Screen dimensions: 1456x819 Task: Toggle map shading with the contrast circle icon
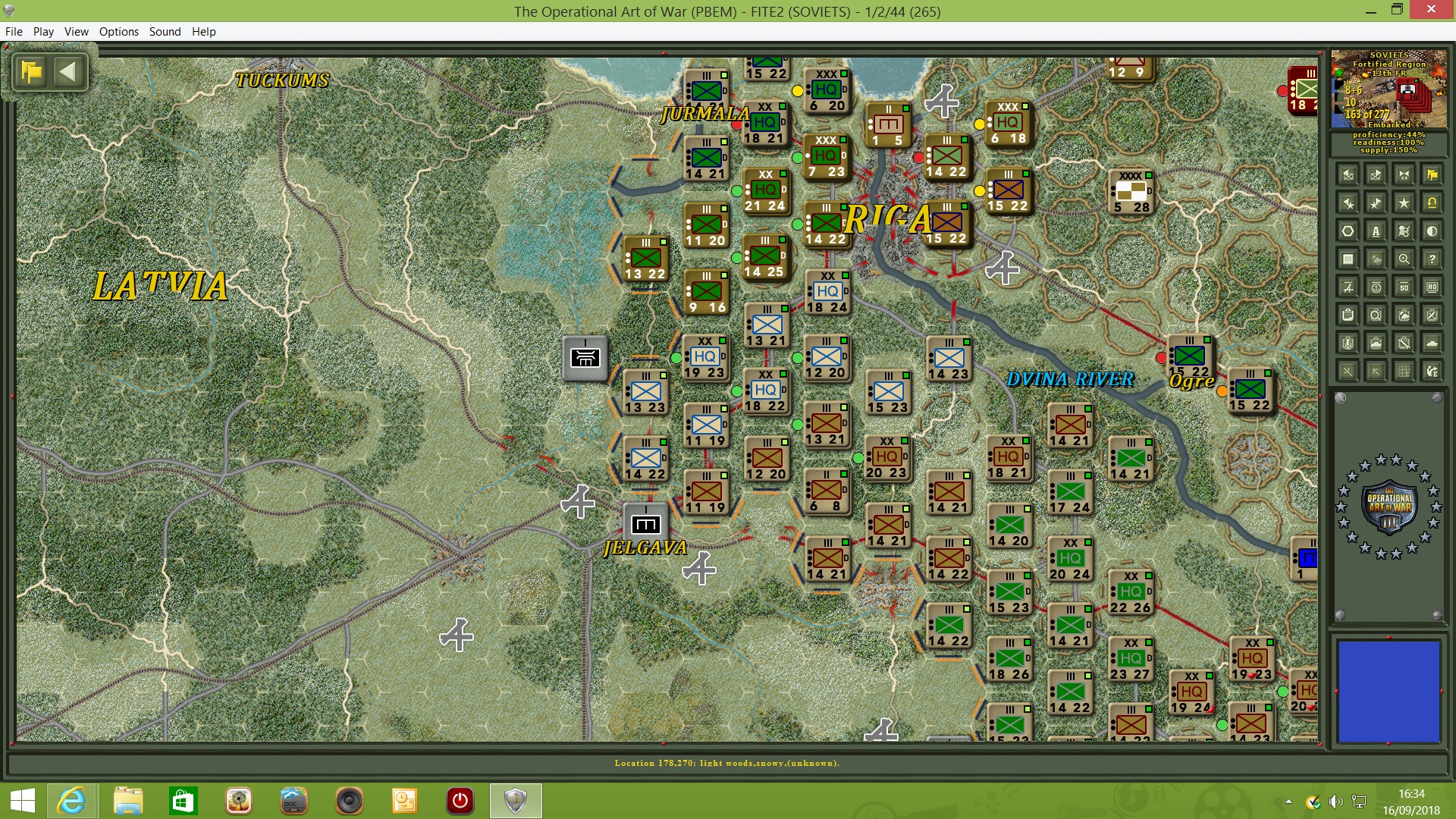[1432, 231]
